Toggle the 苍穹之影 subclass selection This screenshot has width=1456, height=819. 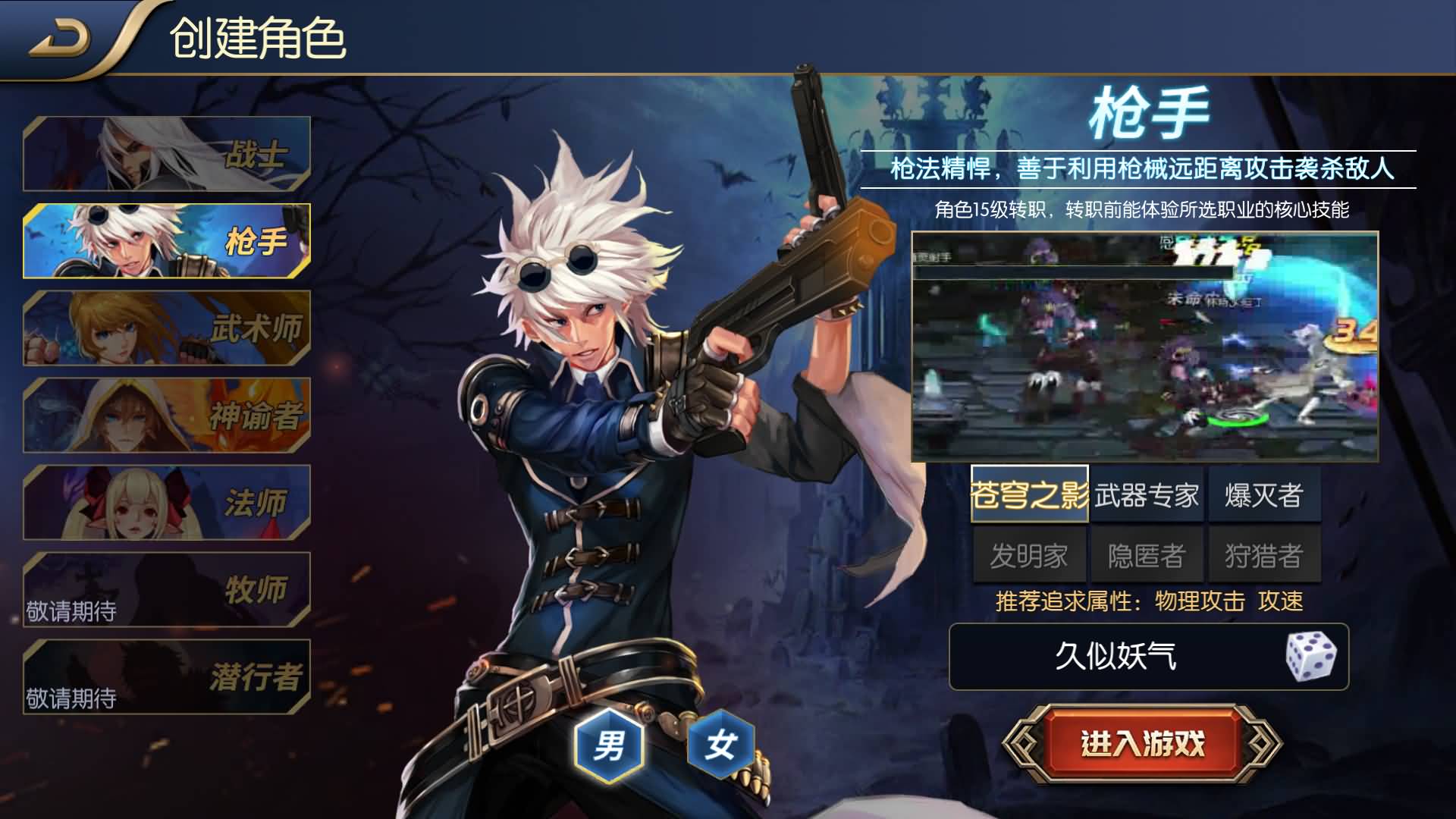[1029, 493]
